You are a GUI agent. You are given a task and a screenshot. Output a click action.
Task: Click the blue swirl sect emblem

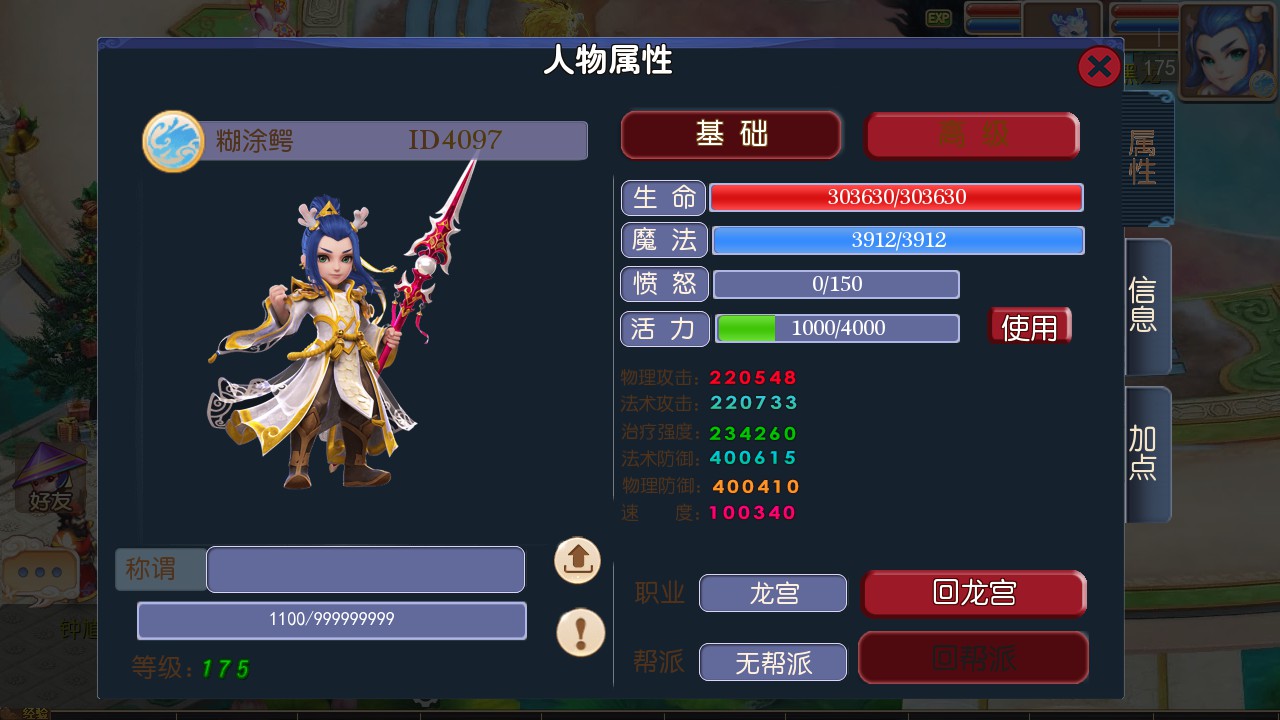[x=174, y=141]
